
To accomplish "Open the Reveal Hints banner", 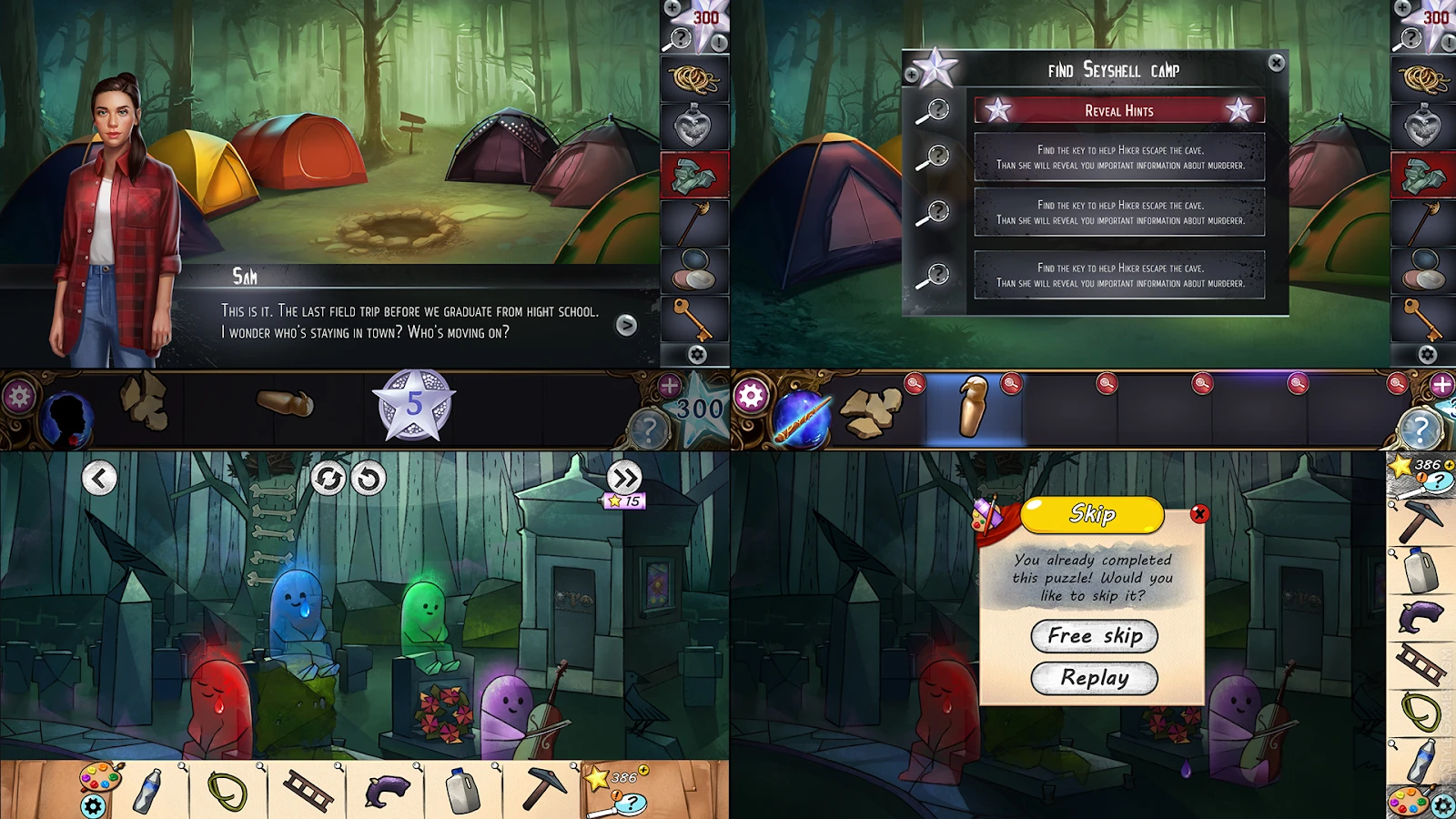I will point(1119,110).
